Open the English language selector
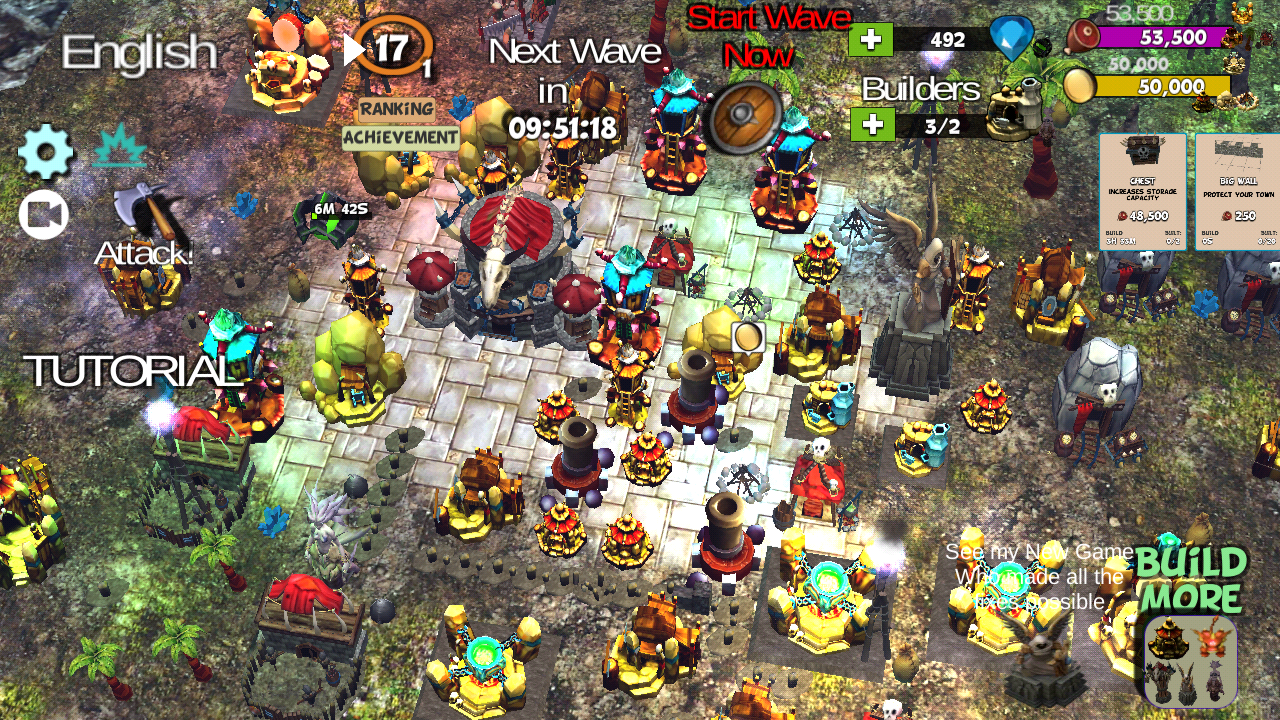Screen dimensions: 1280x720 (x=140, y=52)
